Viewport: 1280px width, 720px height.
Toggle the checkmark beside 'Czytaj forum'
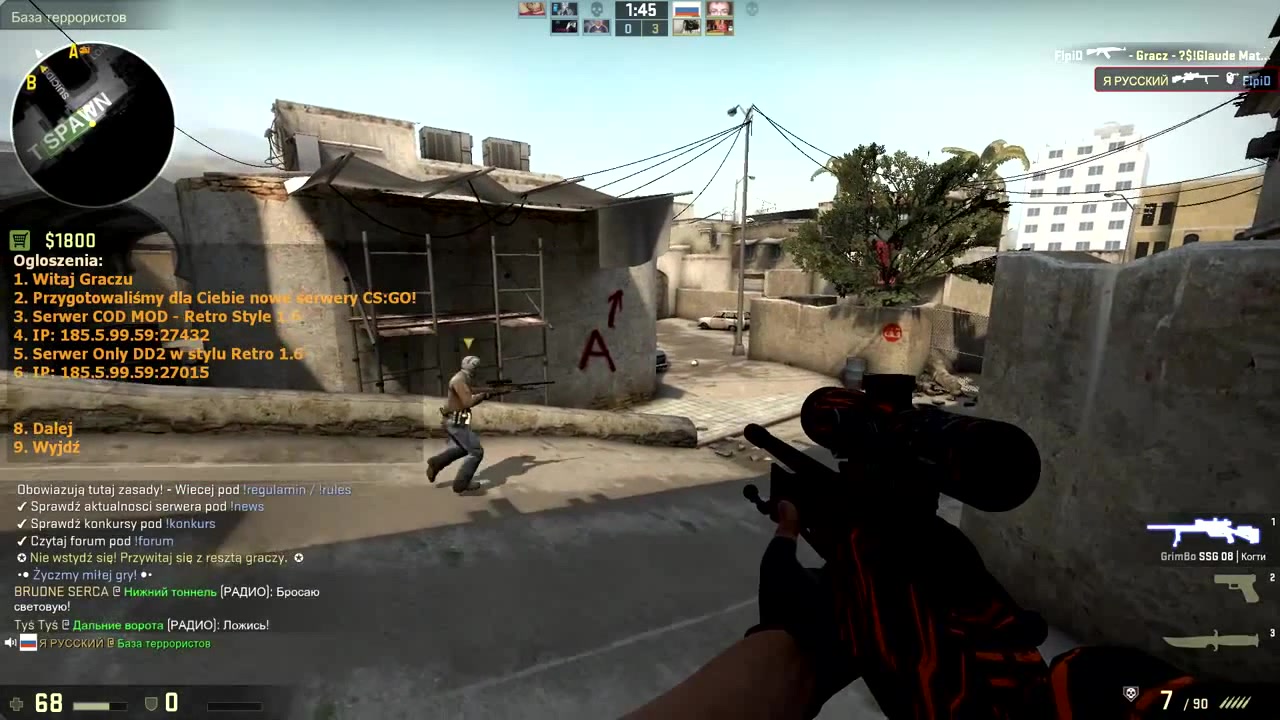point(22,540)
